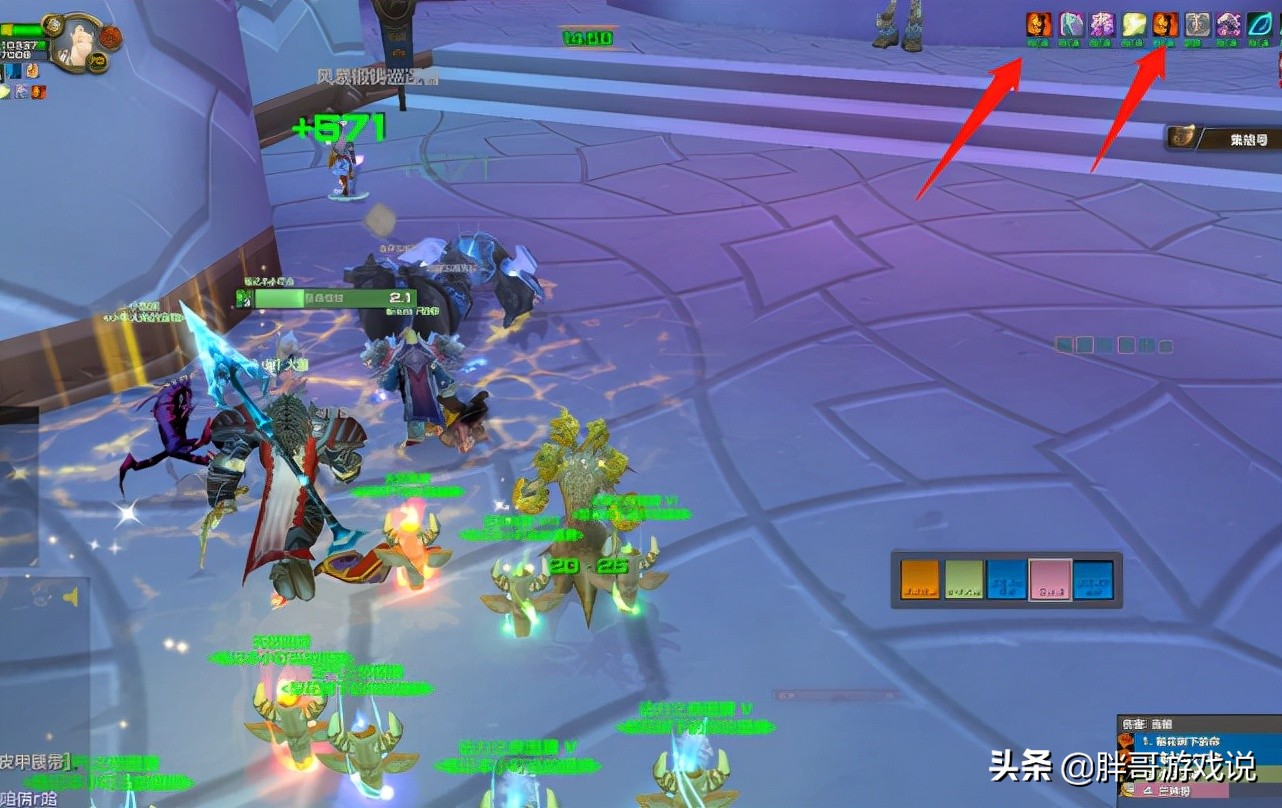Use the grey stone tablet icon in the item row

coord(1198,22)
